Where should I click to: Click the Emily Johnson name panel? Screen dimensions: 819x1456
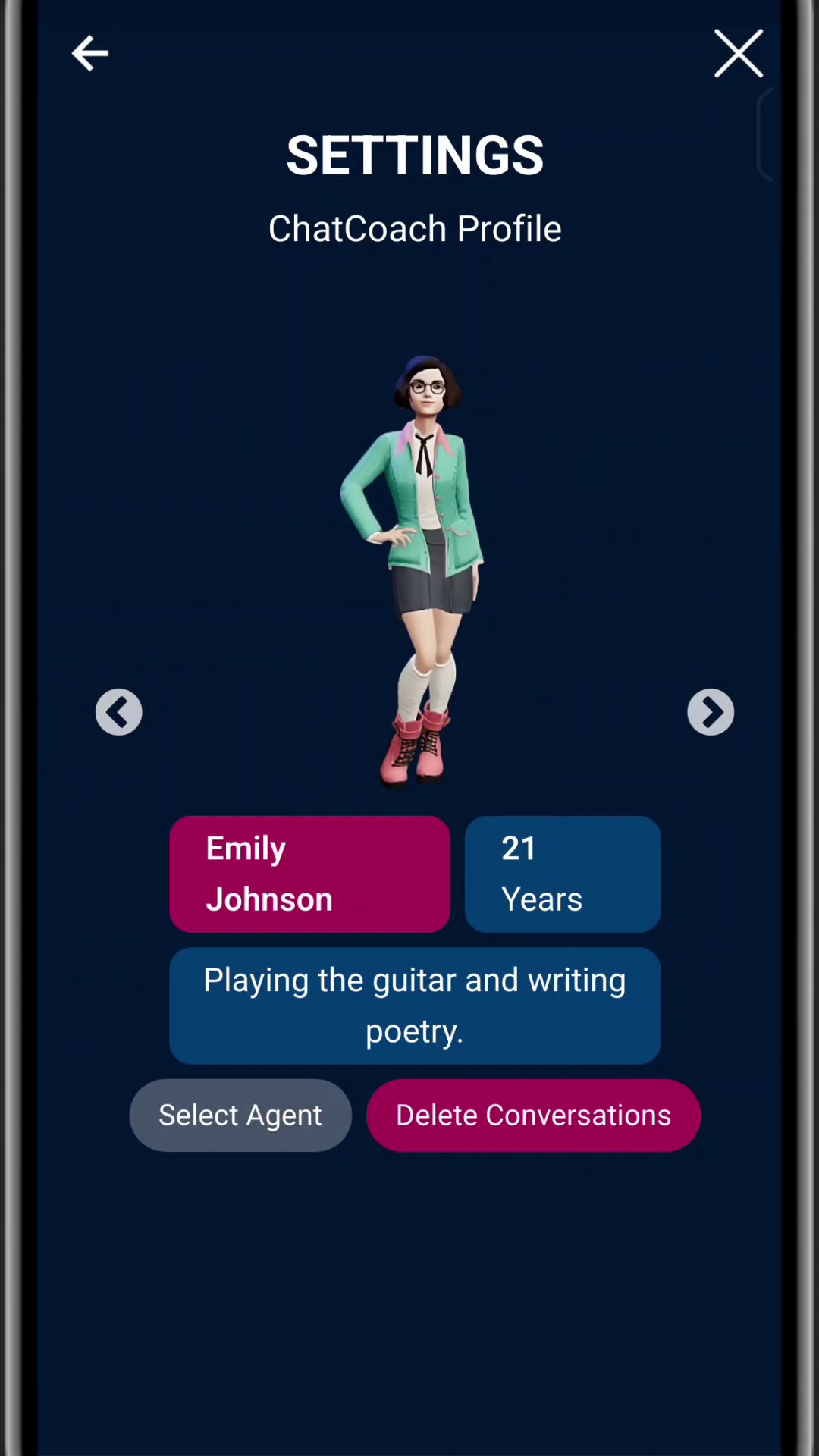309,874
